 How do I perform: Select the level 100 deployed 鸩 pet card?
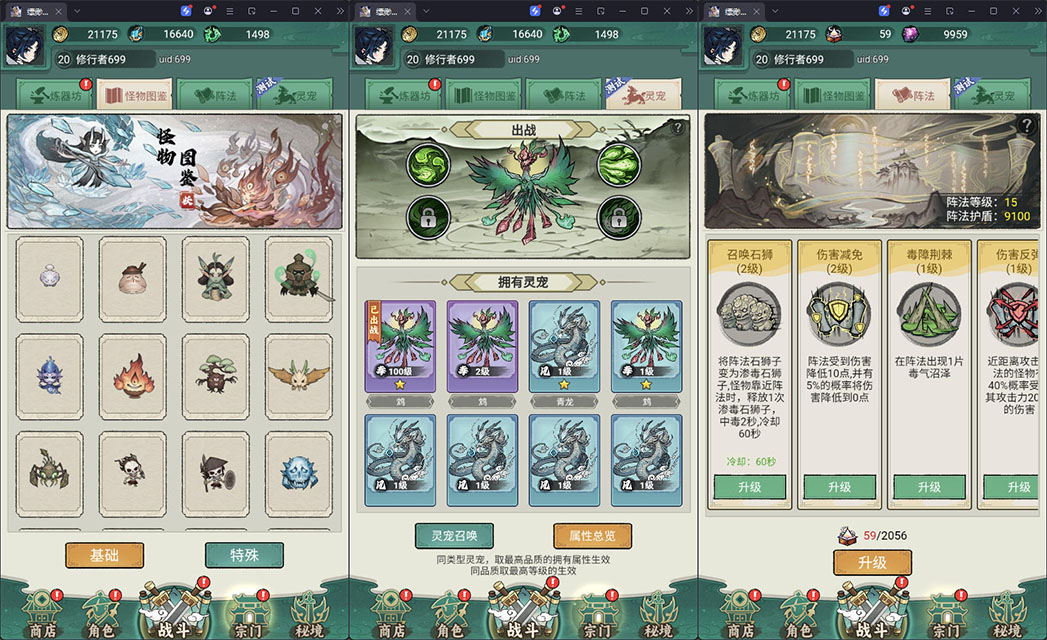[x=399, y=346]
